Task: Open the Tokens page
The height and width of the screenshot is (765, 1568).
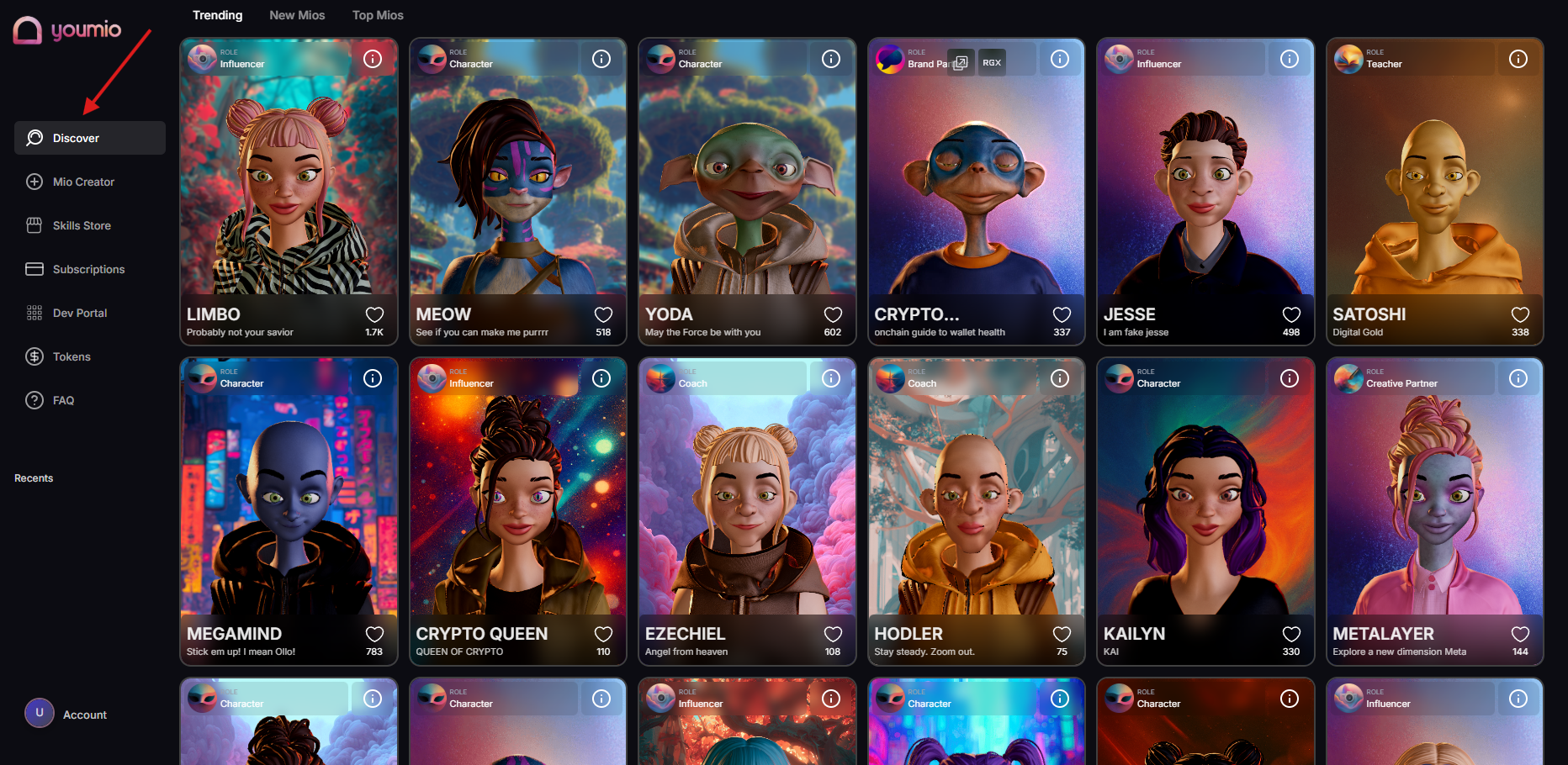Action: point(71,356)
